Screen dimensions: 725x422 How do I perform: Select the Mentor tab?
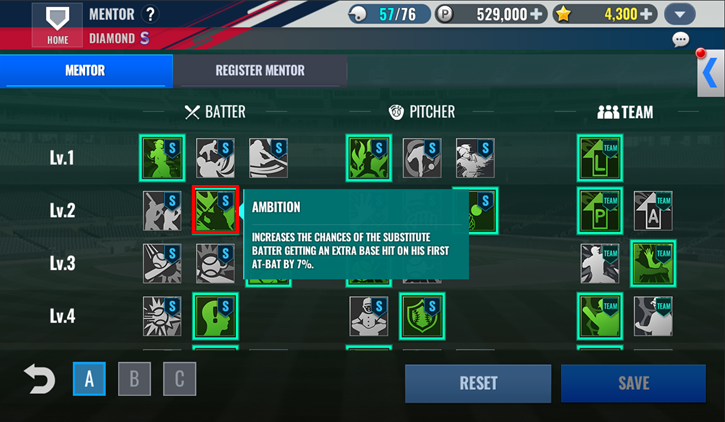point(85,71)
